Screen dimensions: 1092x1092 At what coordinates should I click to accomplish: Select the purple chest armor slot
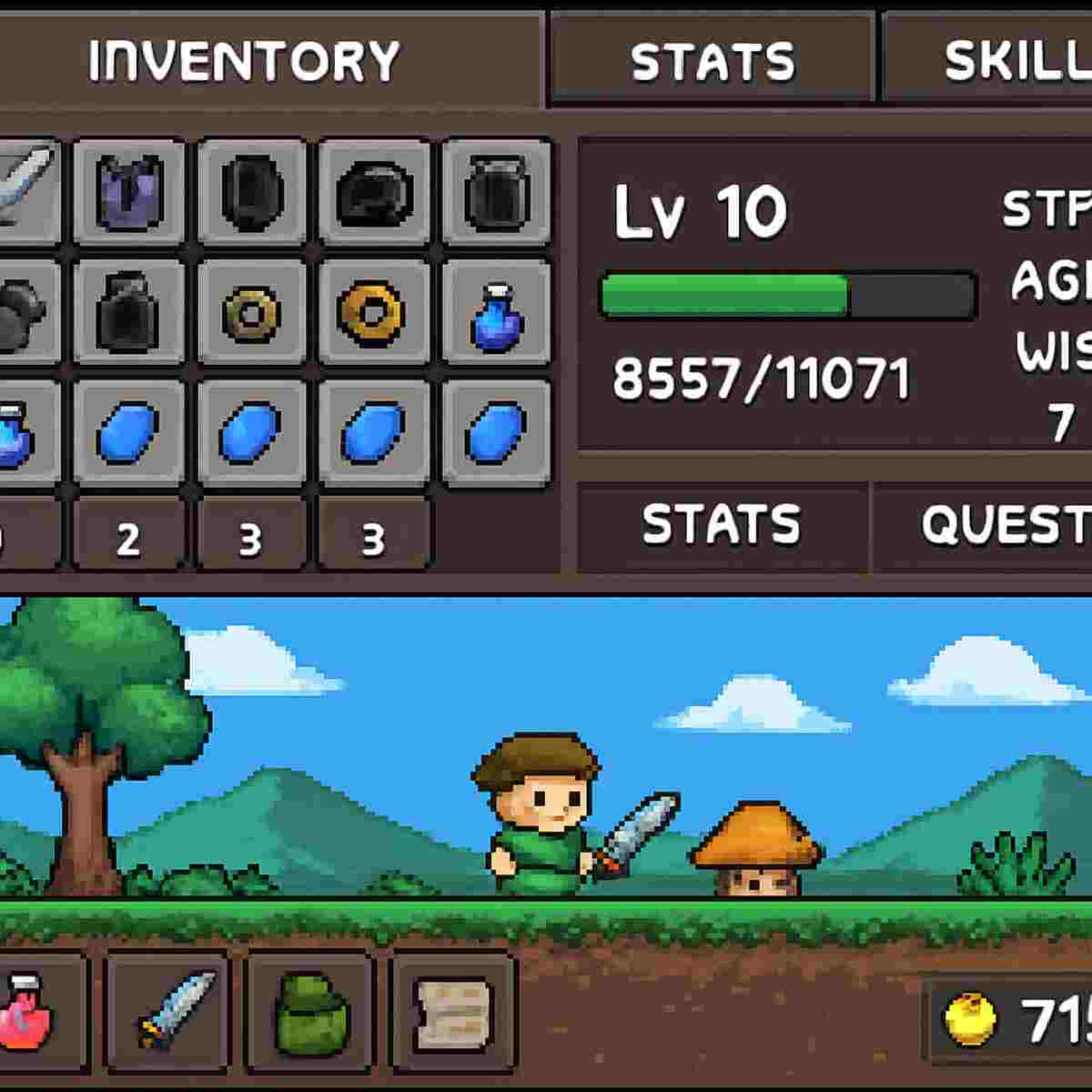pos(128,191)
